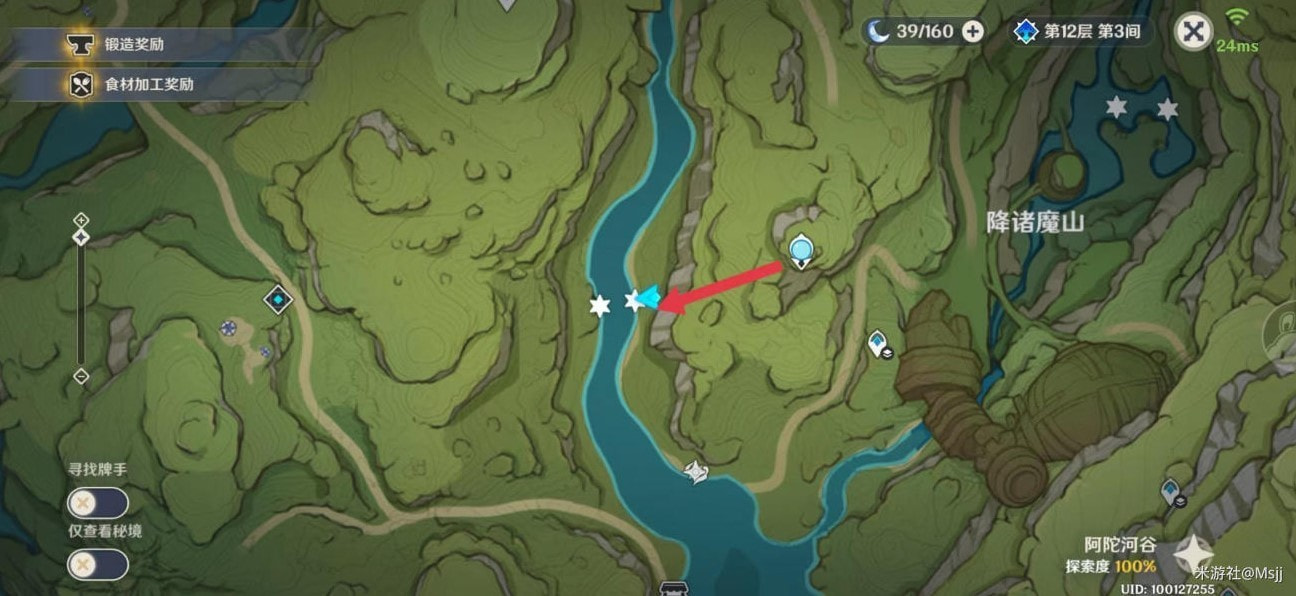Toggle the 寻找牌手 switch
1296x596 pixels.
[97, 503]
